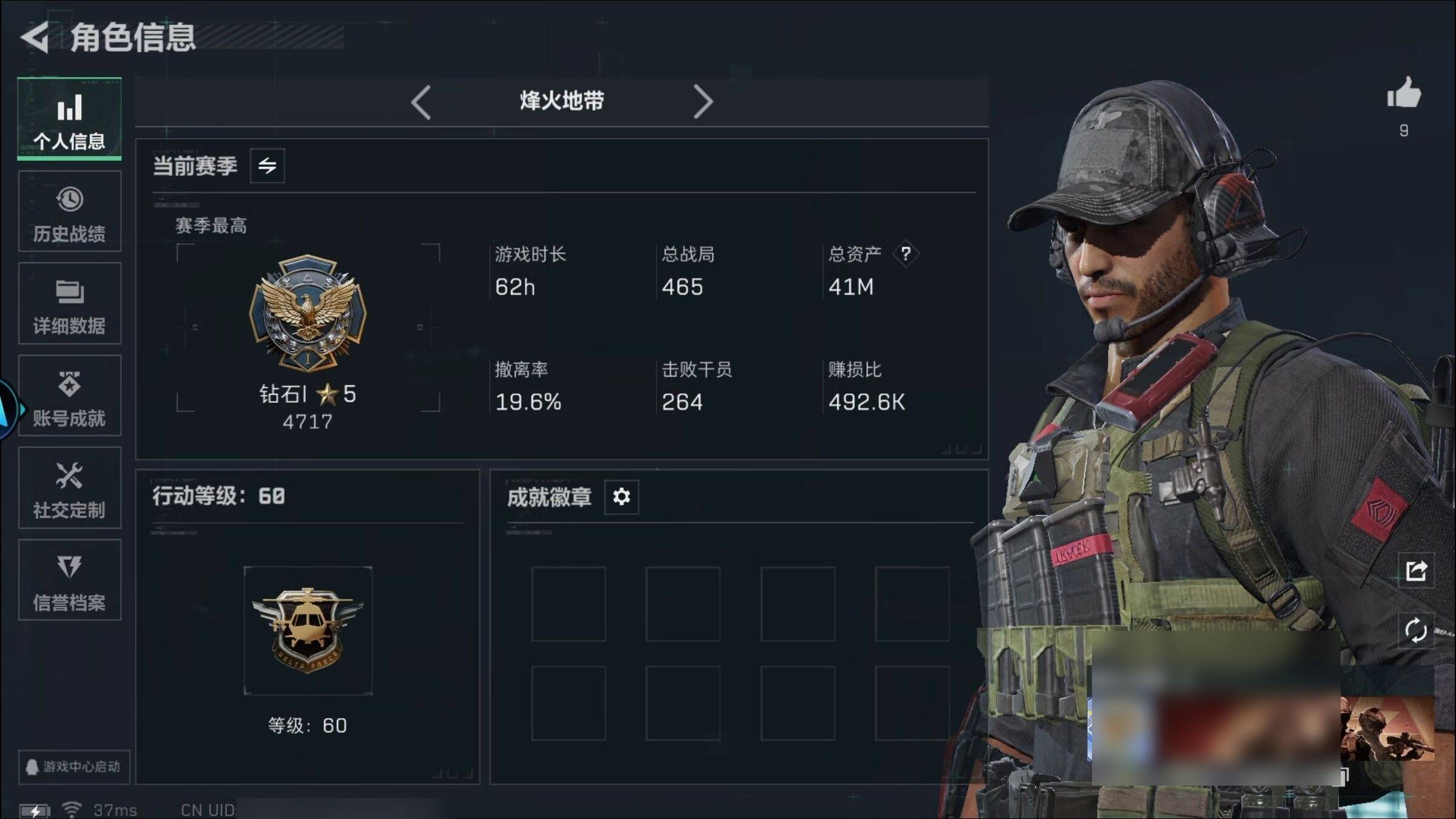Rotate the character model with the refresh icon
The width and height of the screenshot is (1456, 819).
click(1416, 630)
